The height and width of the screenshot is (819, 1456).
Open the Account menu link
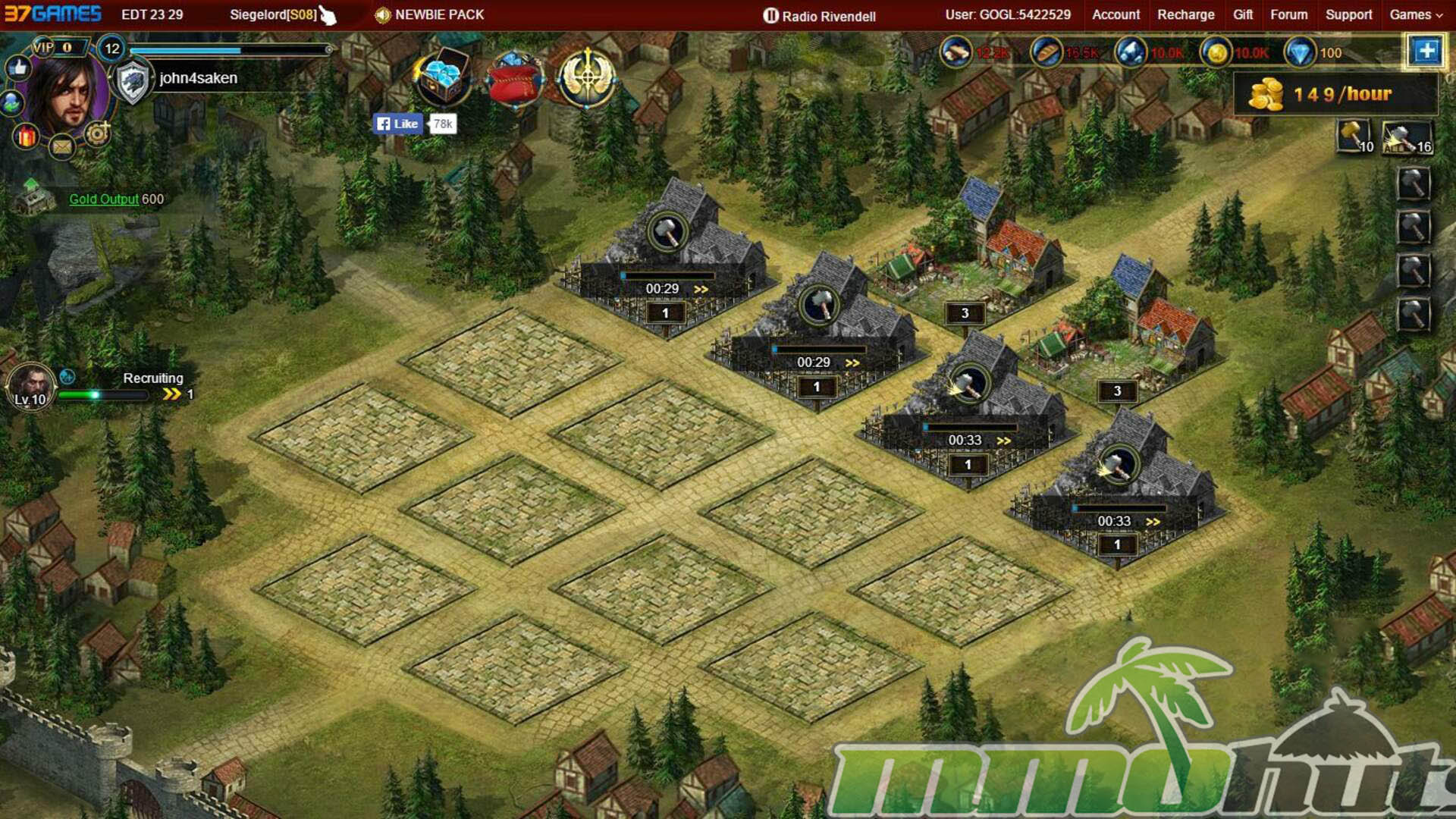(1115, 14)
